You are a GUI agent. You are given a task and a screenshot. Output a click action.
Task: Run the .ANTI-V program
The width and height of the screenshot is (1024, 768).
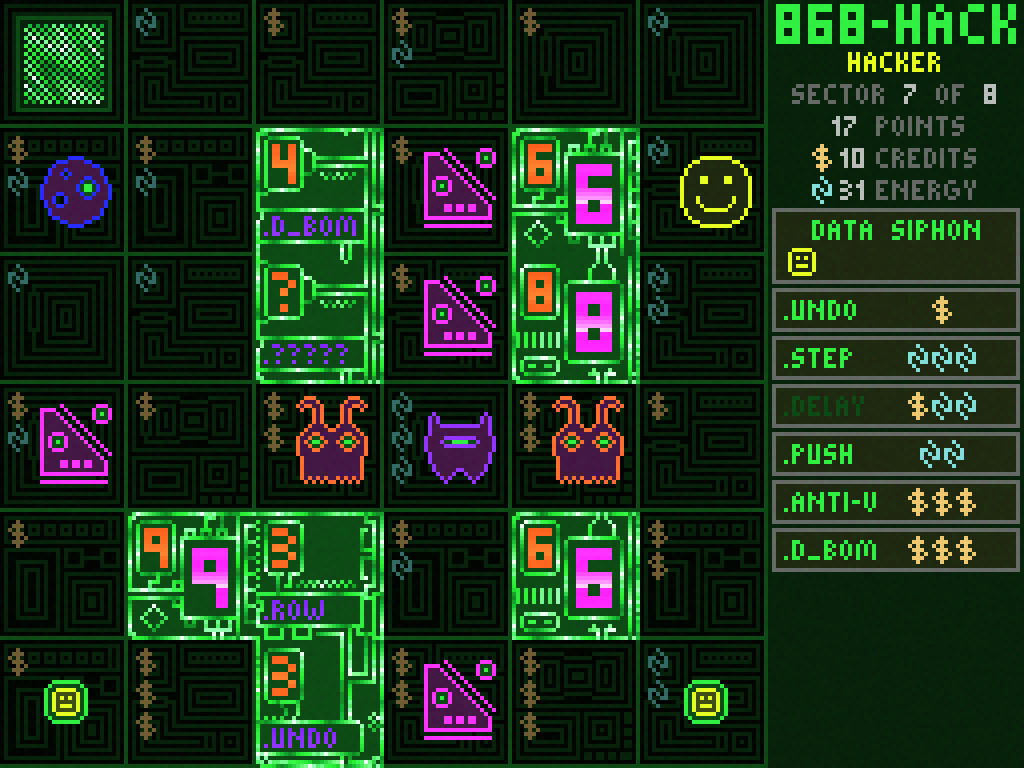pos(895,502)
